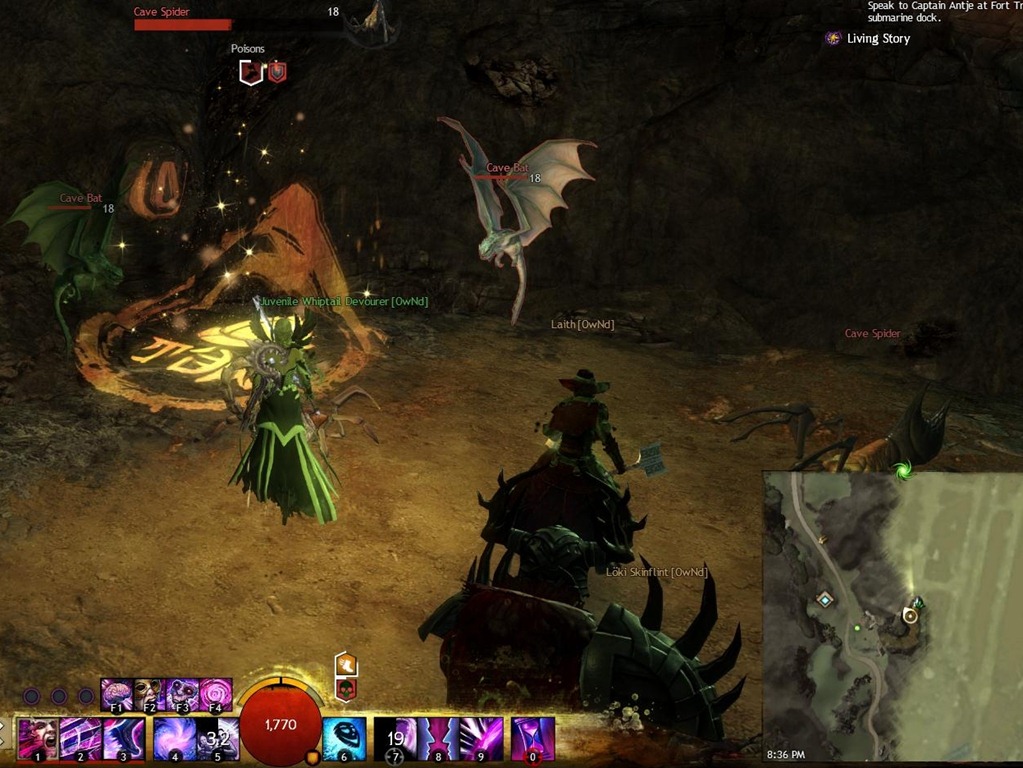The height and width of the screenshot is (768, 1023).
Task: Click the red shield effect on the target
Action: [277, 71]
